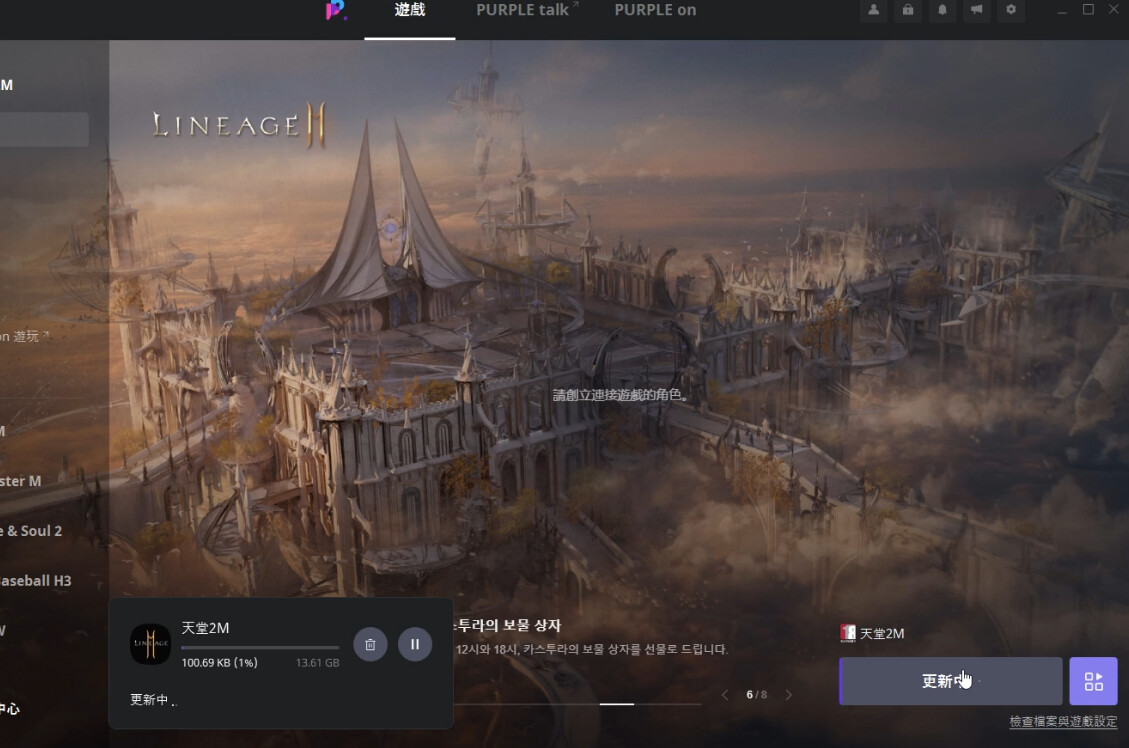Open the user profile icon
1129x748 pixels.
(874, 10)
